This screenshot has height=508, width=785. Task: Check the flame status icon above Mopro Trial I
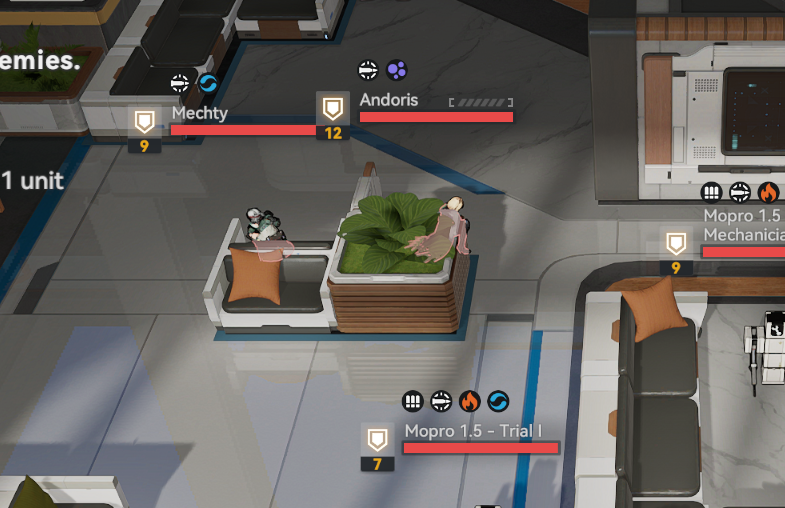tap(469, 402)
